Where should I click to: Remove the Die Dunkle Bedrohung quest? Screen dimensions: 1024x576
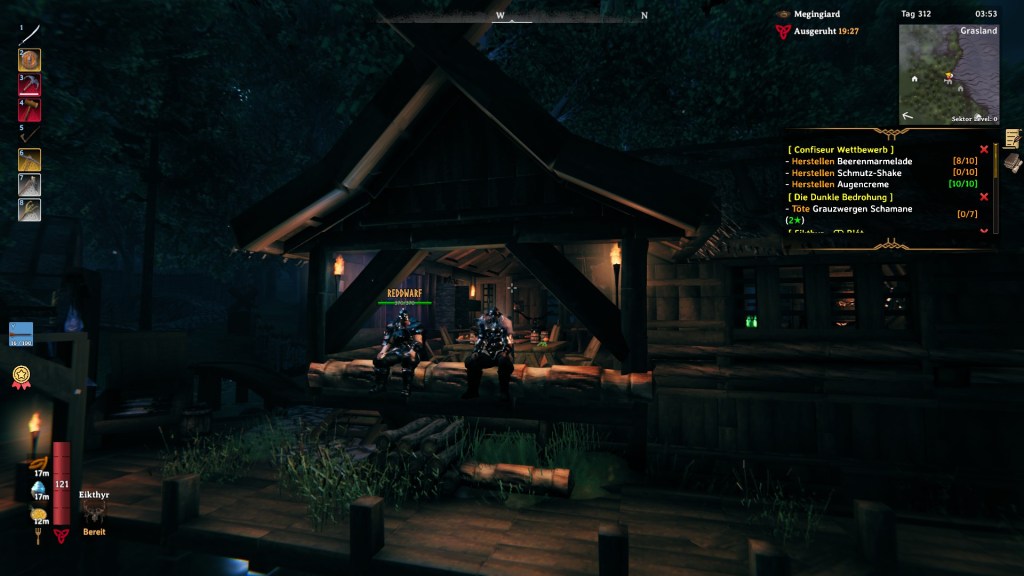(x=984, y=197)
